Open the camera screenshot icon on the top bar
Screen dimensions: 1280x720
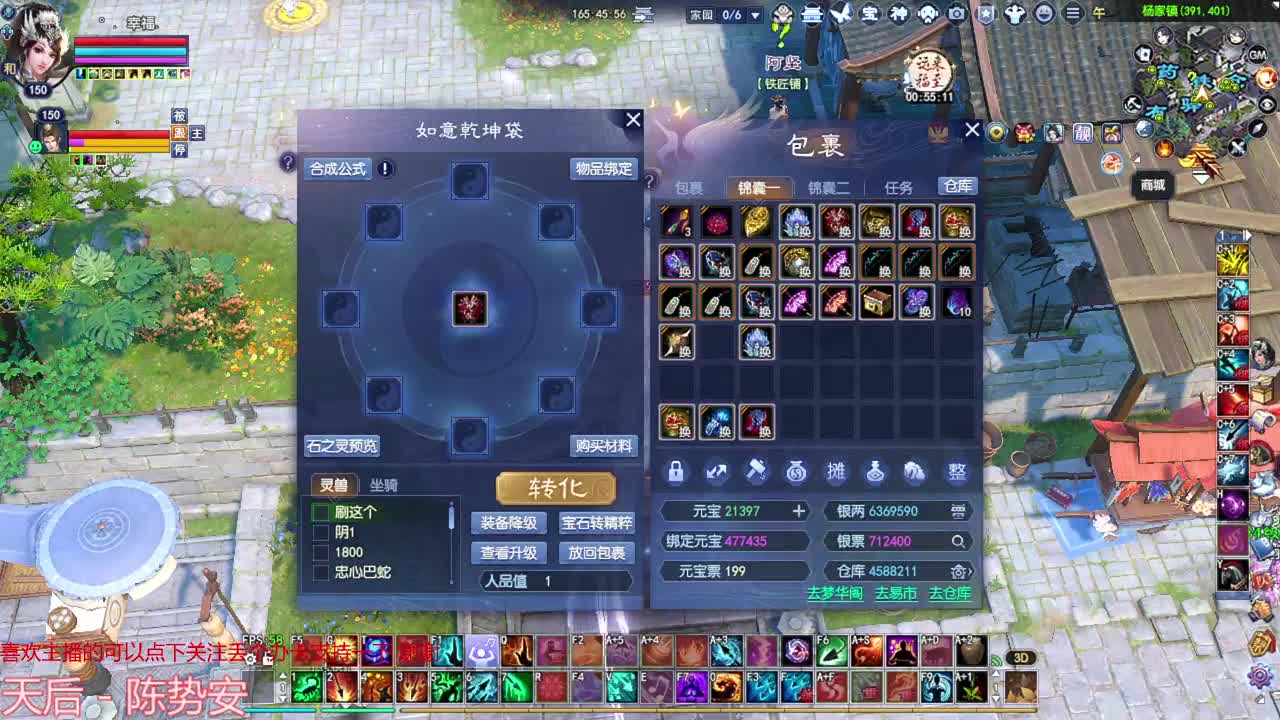pos(955,14)
